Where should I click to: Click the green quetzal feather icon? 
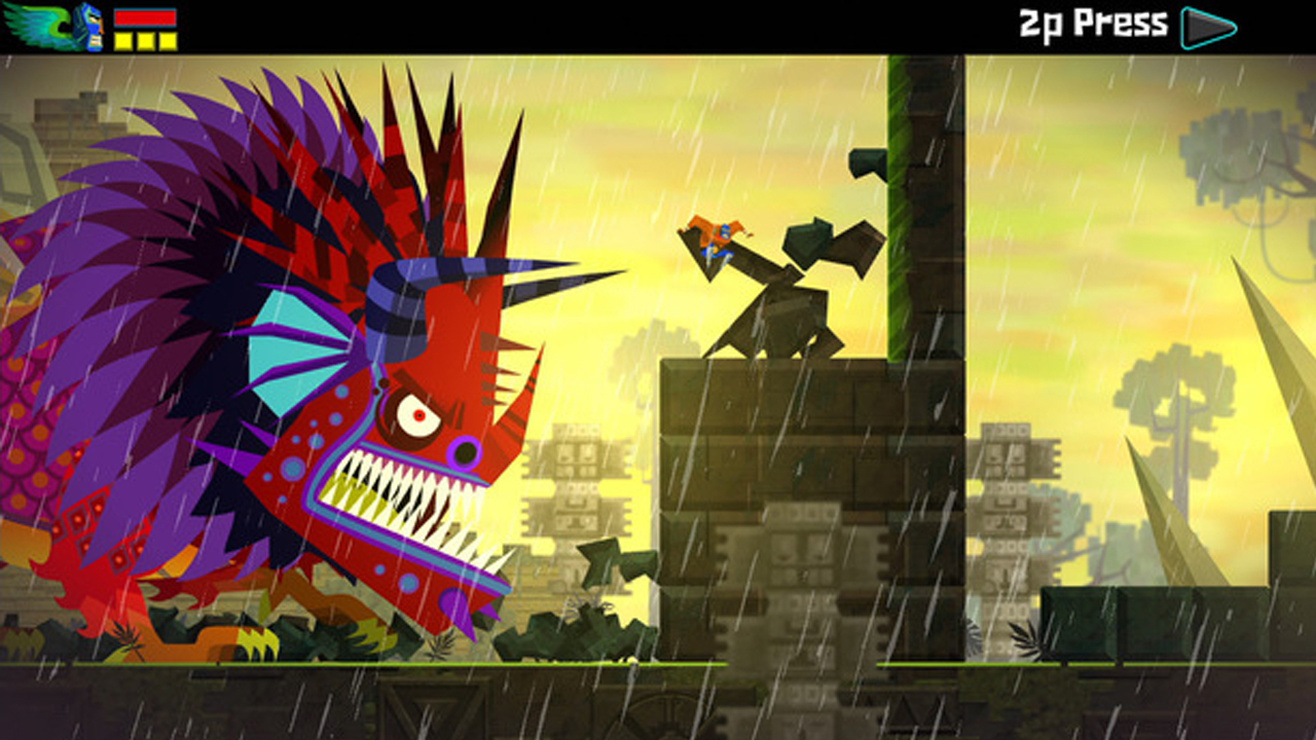click(x=35, y=25)
